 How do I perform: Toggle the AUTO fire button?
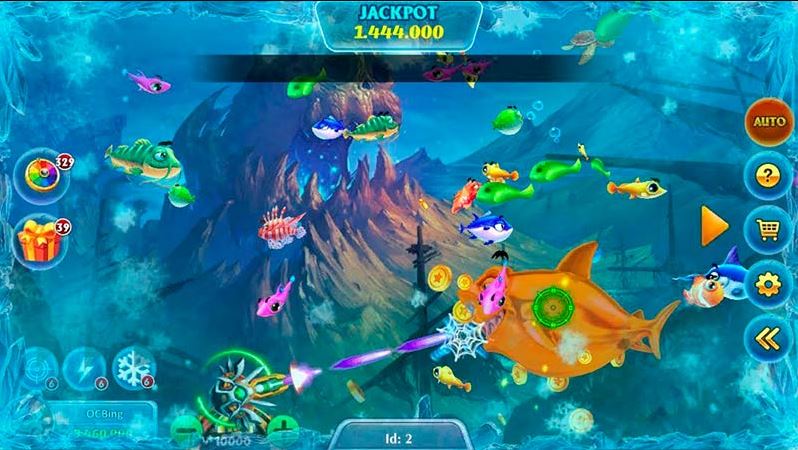768,122
